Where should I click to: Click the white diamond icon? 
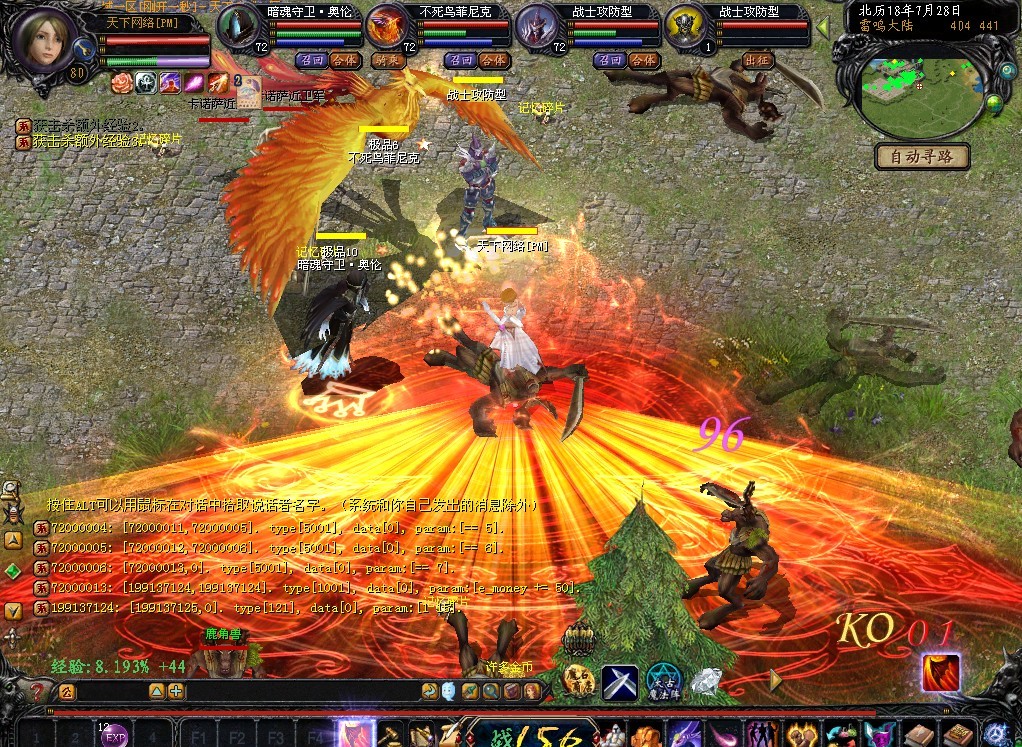pos(706,682)
